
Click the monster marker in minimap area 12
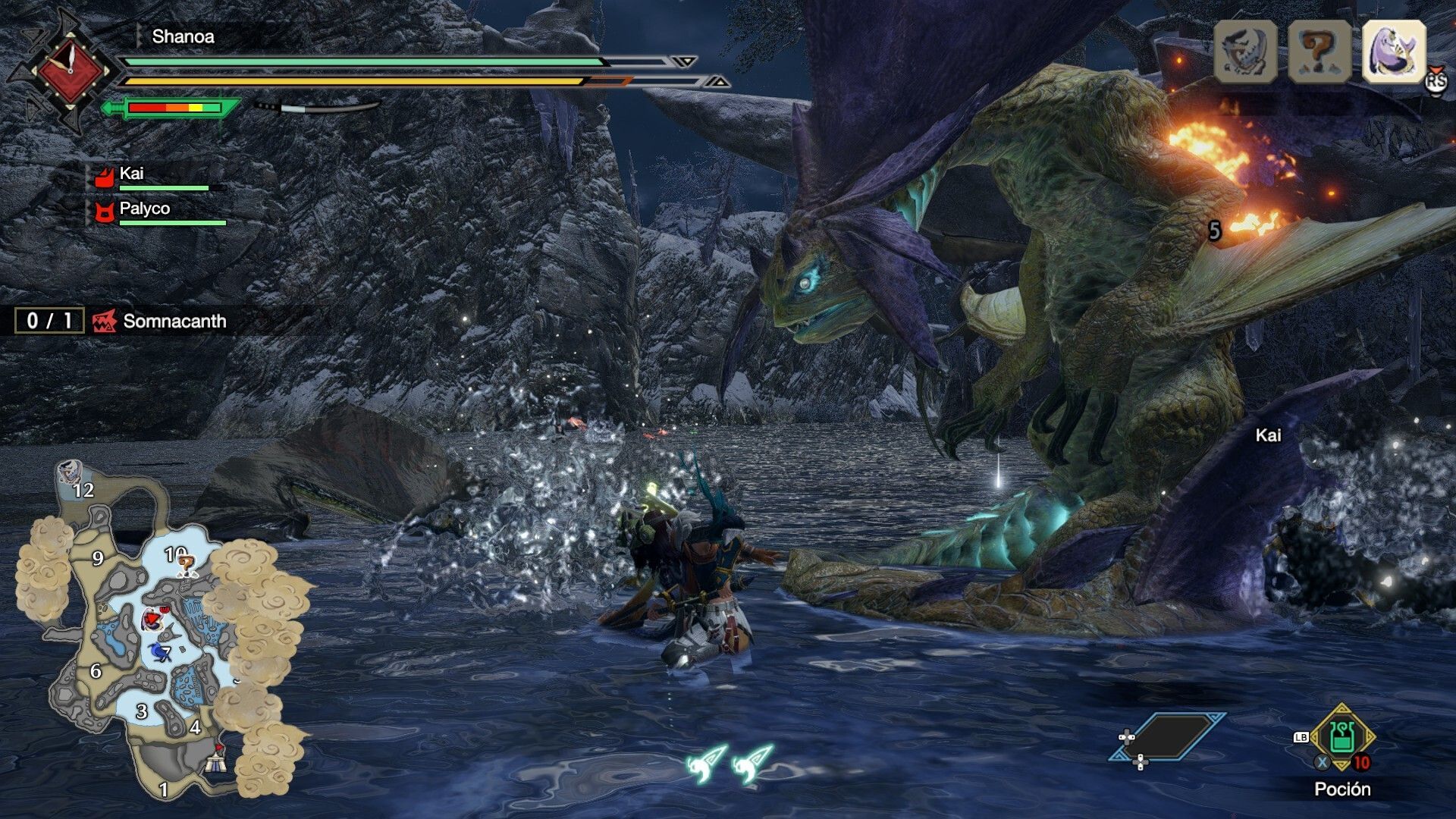[70, 472]
